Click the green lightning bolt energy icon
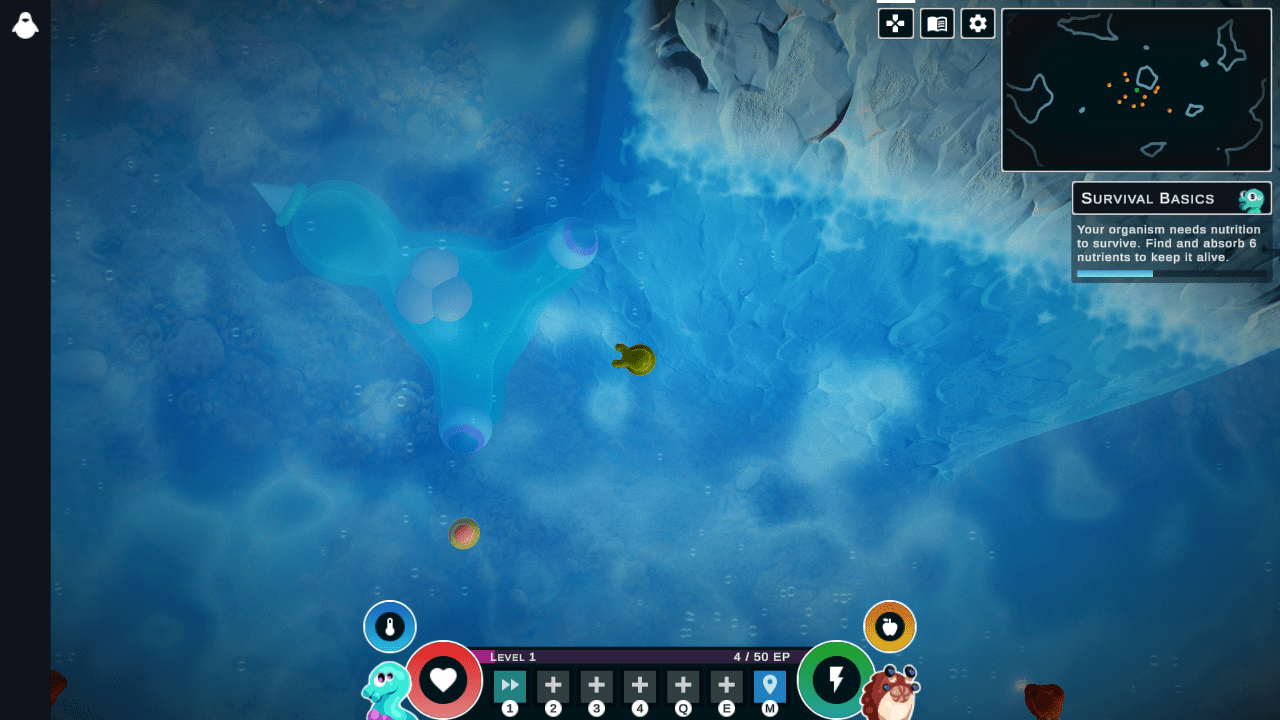 (x=836, y=680)
